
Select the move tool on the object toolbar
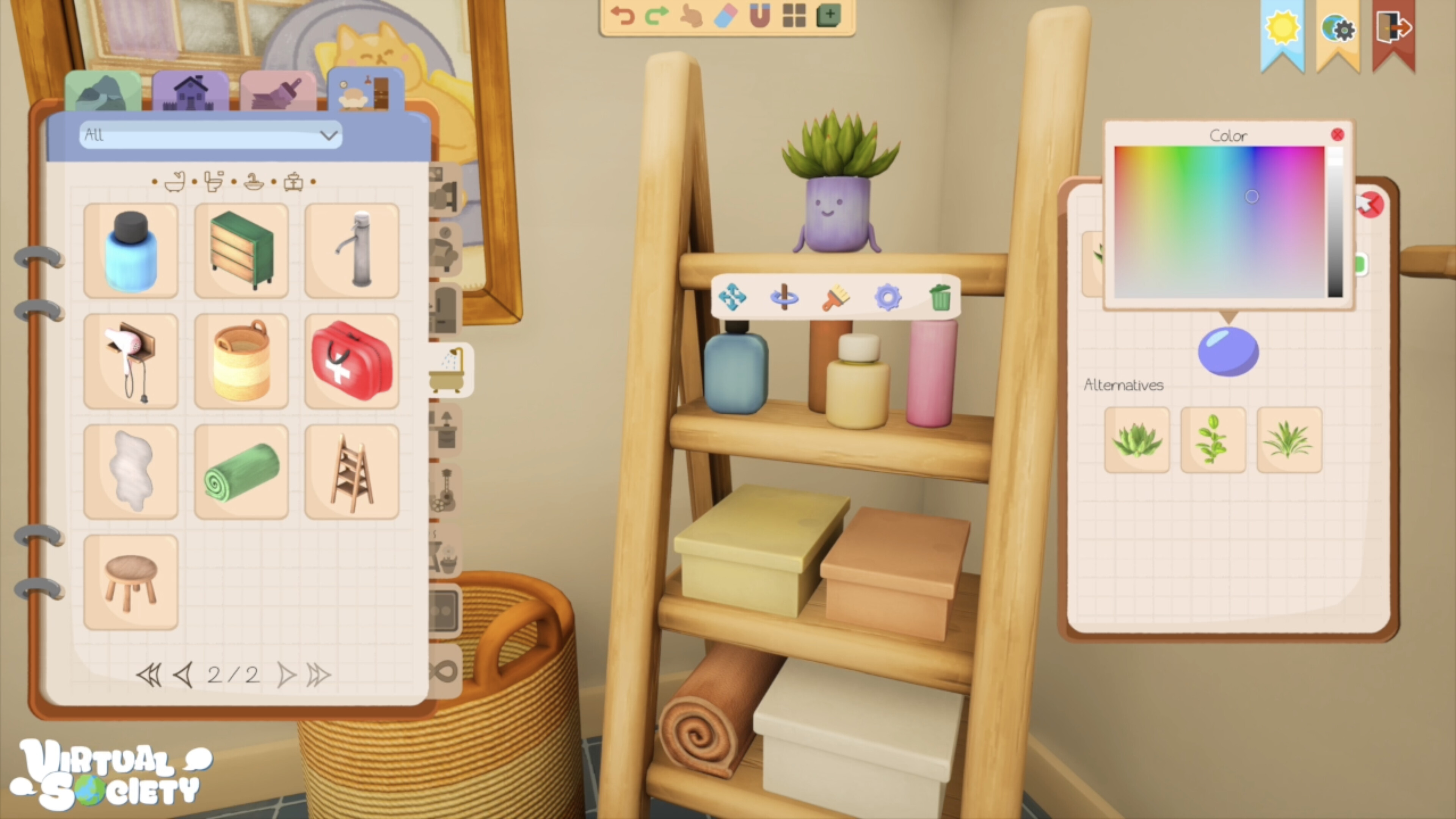[x=733, y=298]
